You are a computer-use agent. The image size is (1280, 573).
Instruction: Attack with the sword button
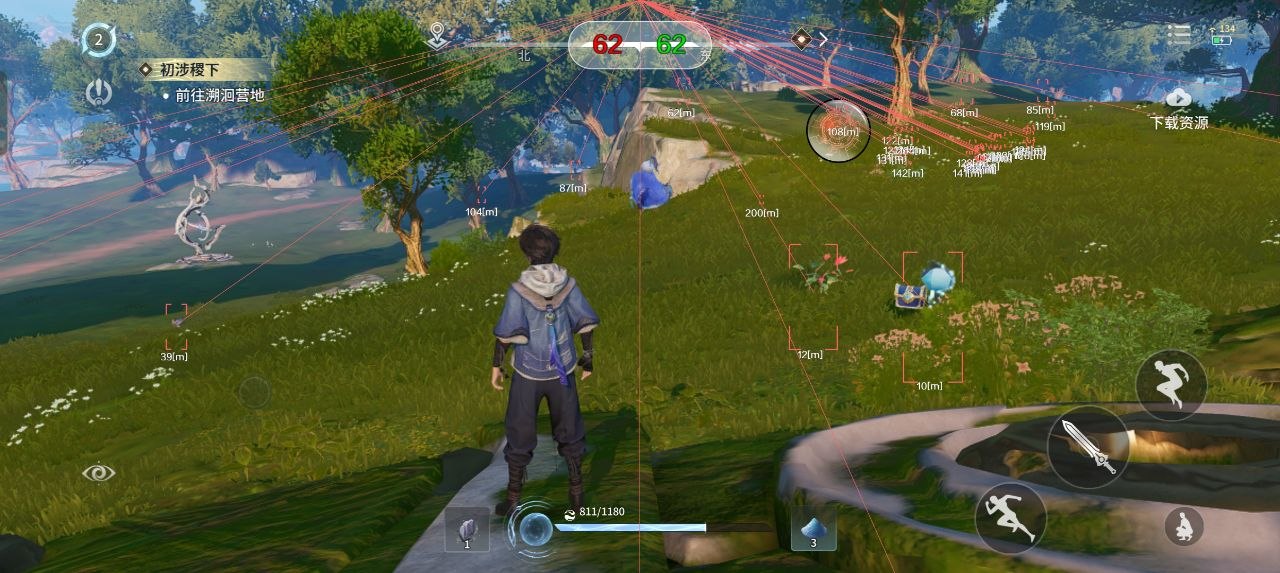pos(1088,447)
